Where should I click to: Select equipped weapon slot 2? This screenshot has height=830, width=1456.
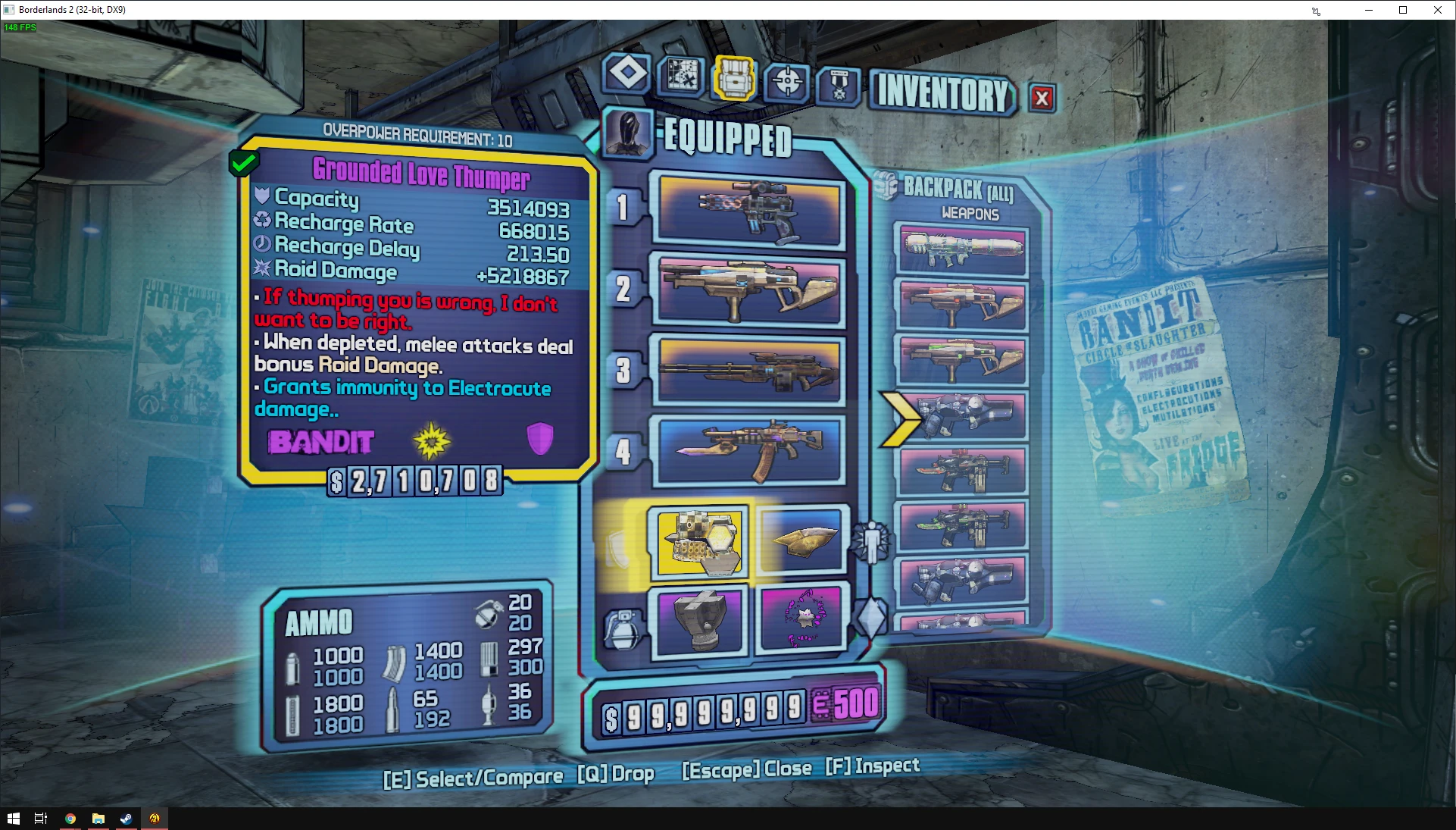750,290
